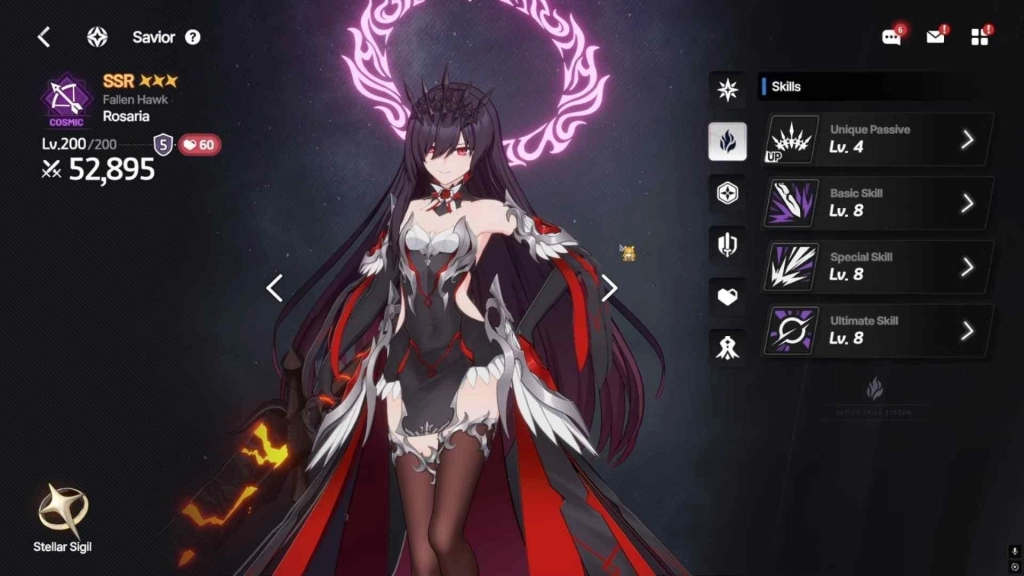The height and width of the screenshot is (576, 1024).
Task: Open the Special Skill Lv. 8 row
Action: pos(879,267)
